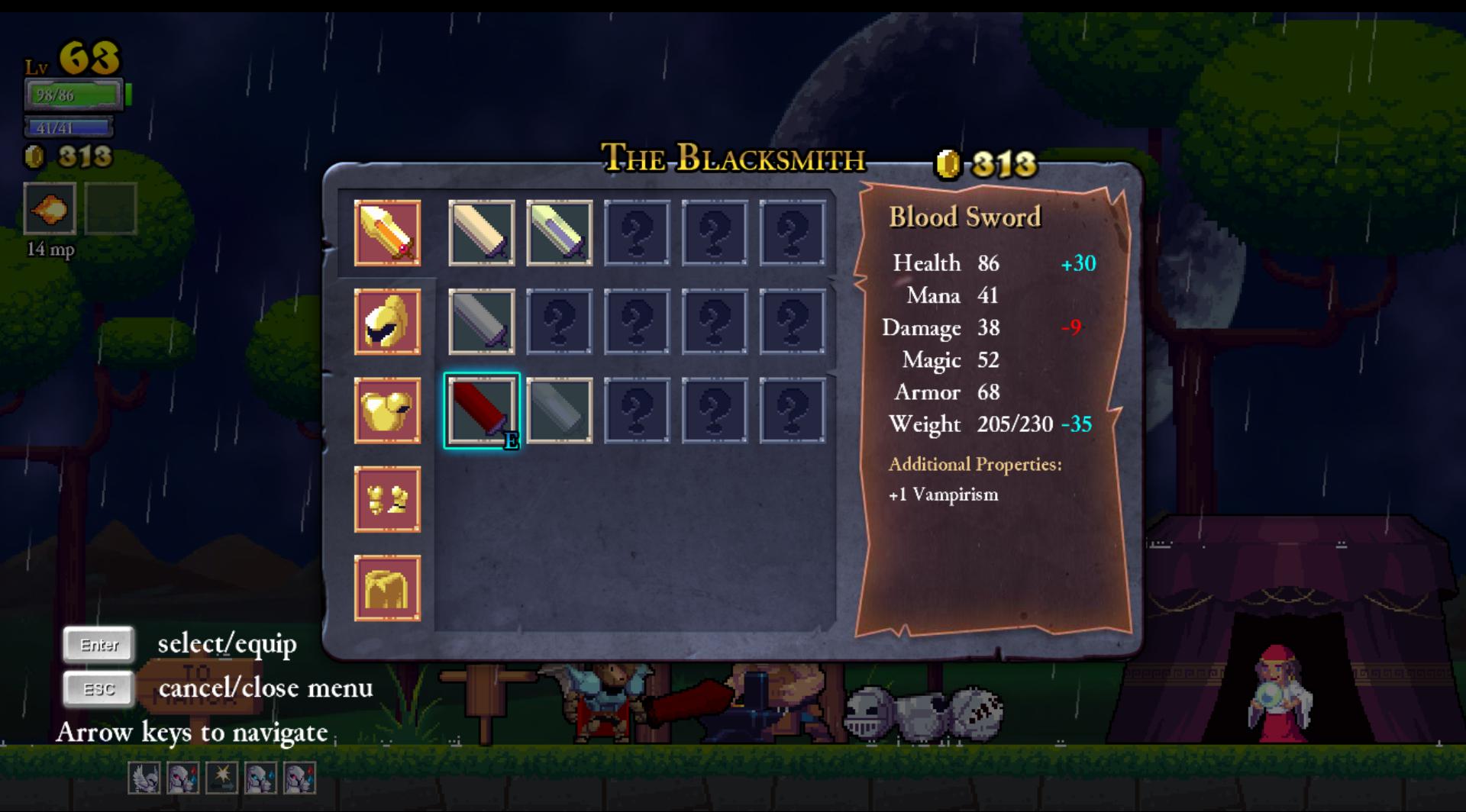Switch to the chestplate category
Viewport: 1466px width, 812px height.
coord(387,411)
